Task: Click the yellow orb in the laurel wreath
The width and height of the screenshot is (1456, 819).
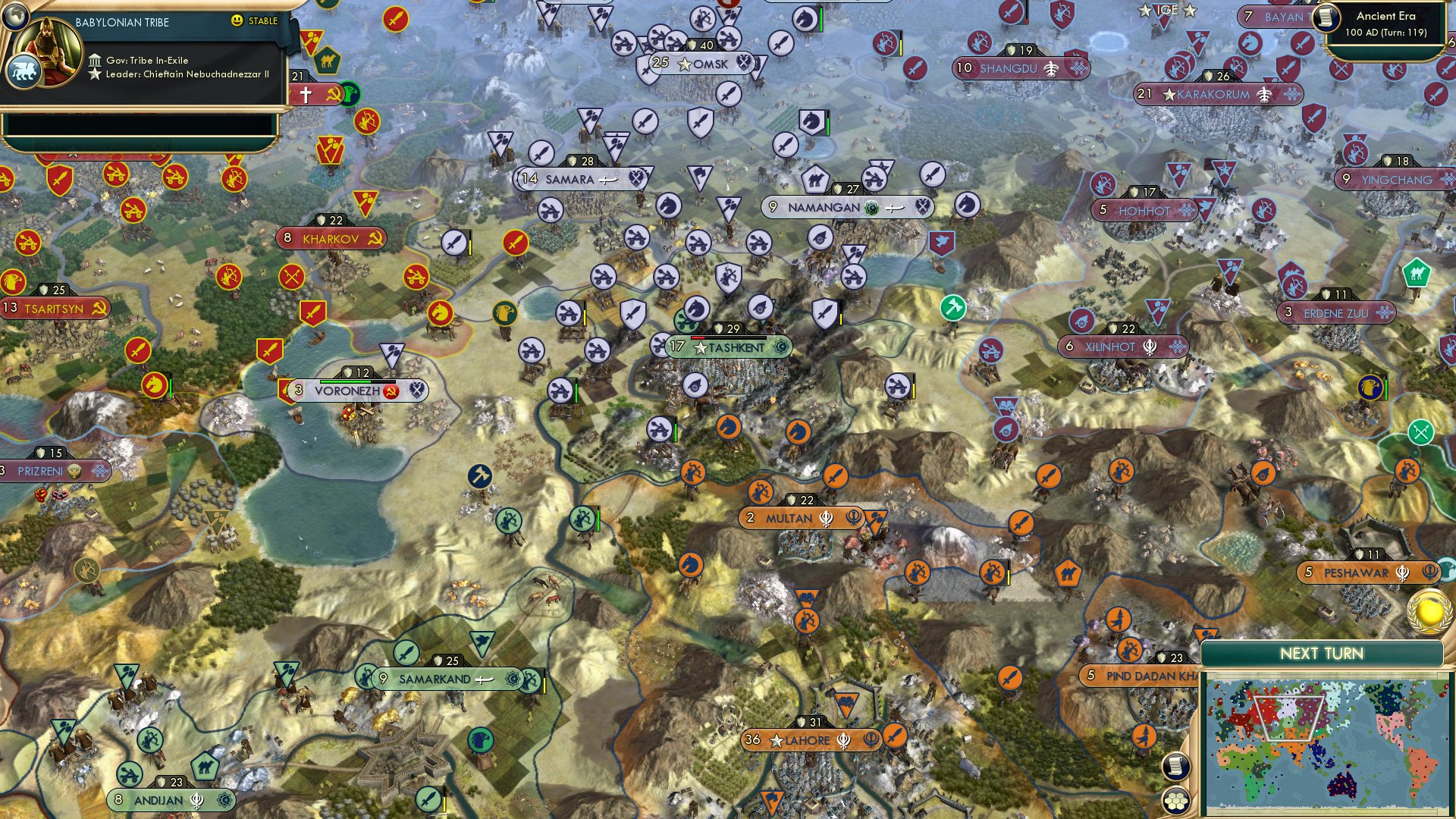Action: pyautogui.click(x=1429, y=611)
